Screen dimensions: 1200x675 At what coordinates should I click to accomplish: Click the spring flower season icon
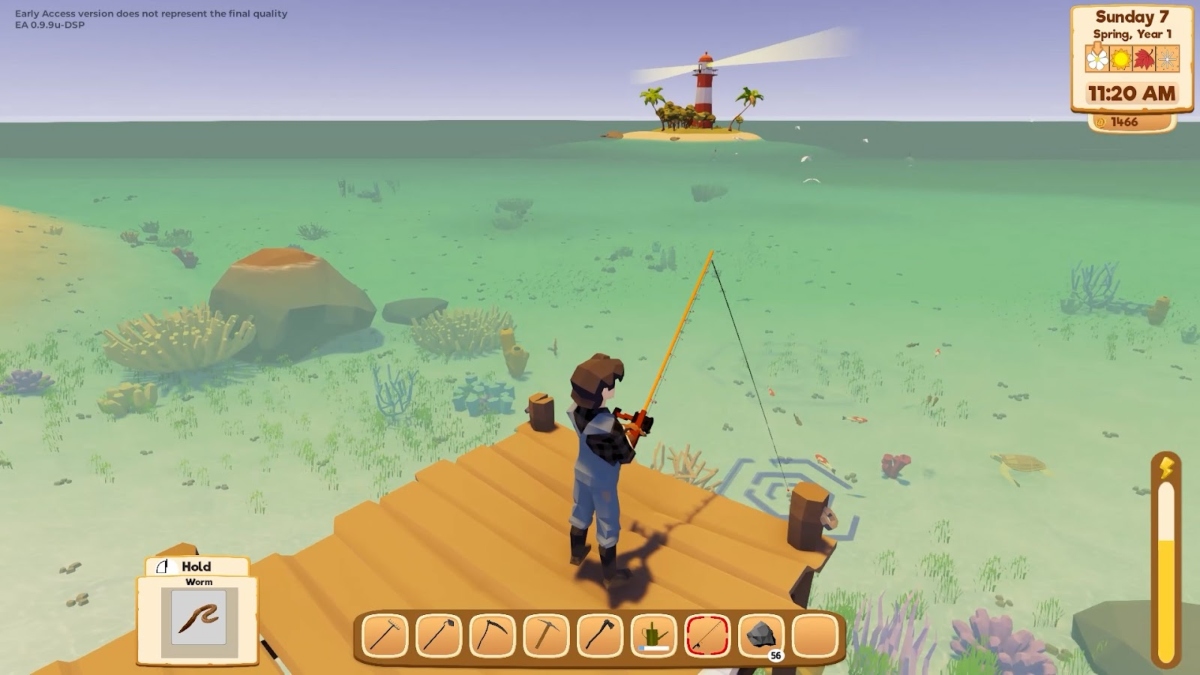point(1098,58)
